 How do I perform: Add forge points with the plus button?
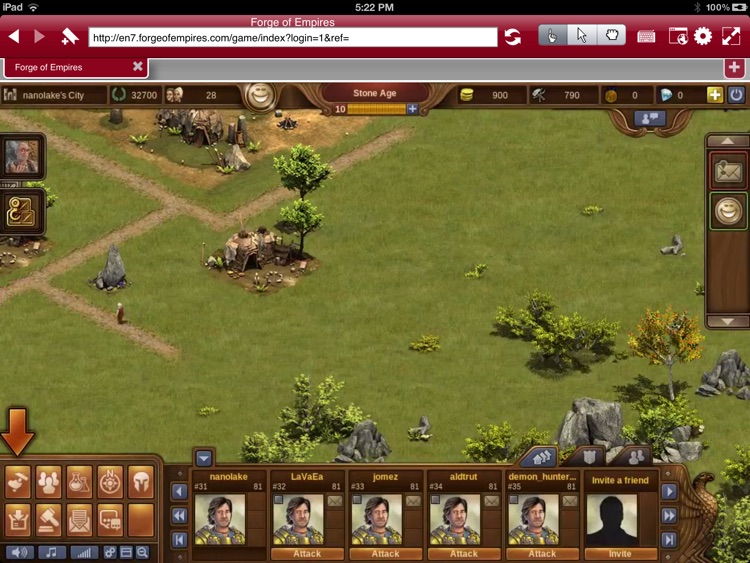(x=412, y=109)
